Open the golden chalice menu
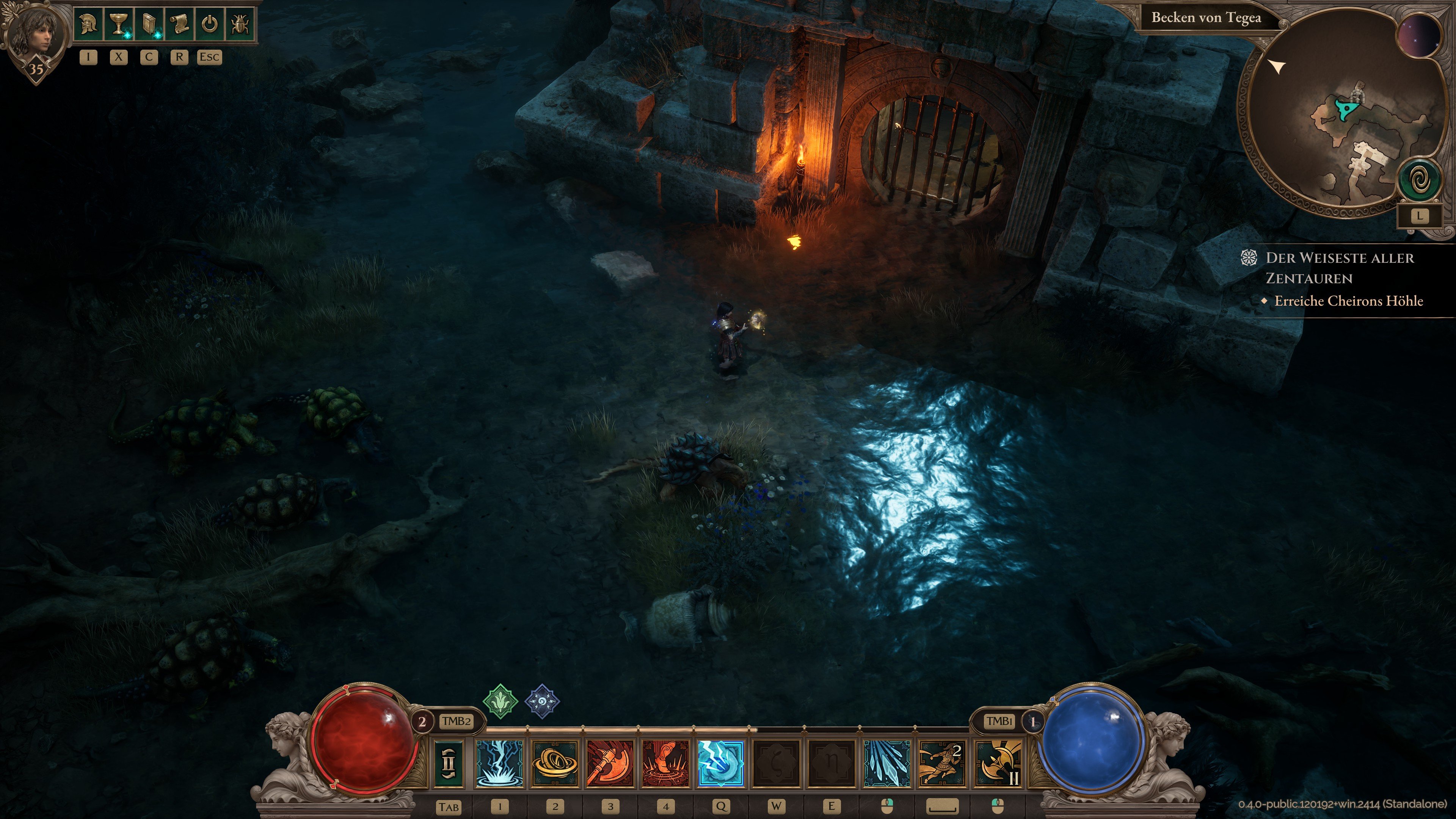This screenshot has width=1456, height=819. pyautogui.click(x=119, y=24)
